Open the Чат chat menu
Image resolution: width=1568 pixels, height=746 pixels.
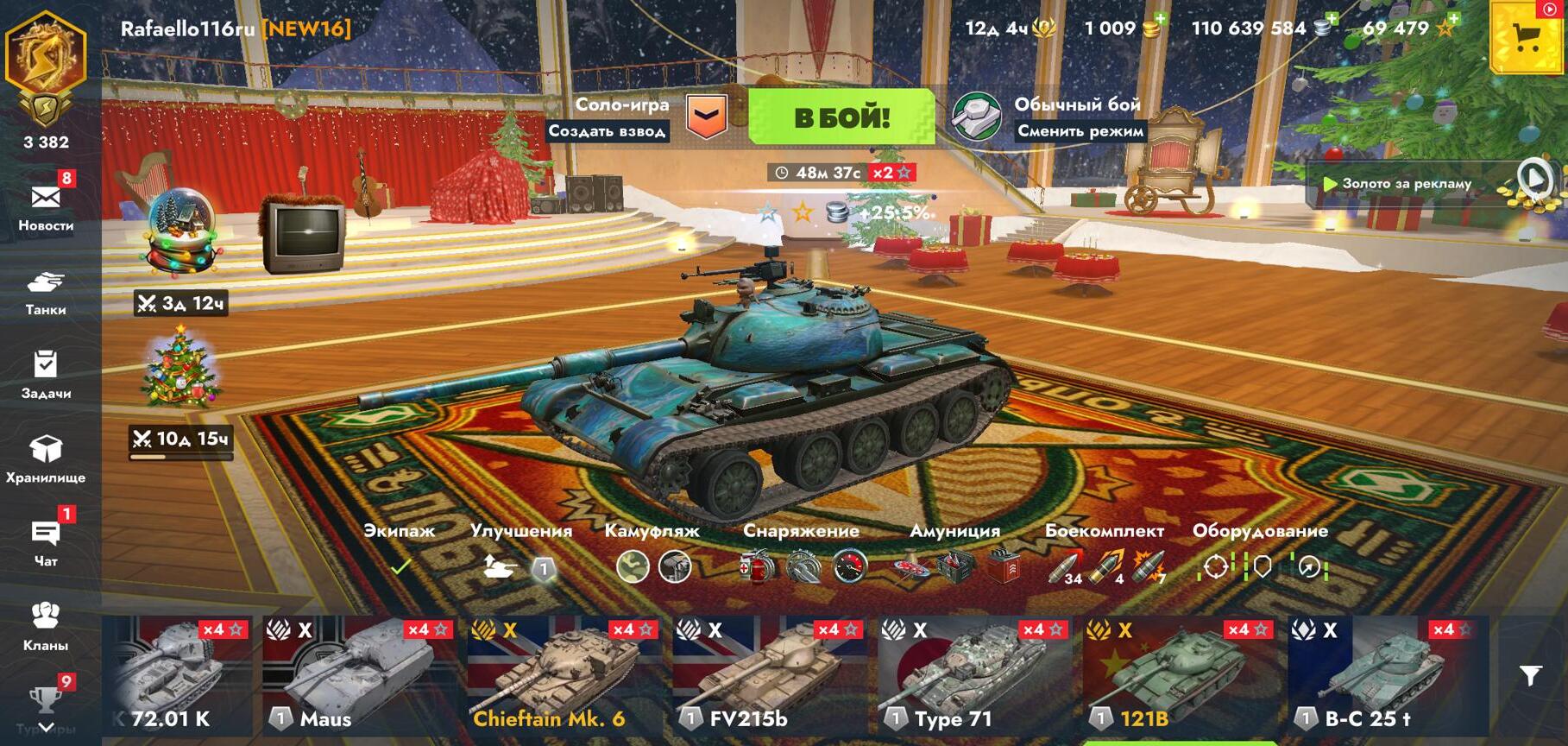[46, 541]
